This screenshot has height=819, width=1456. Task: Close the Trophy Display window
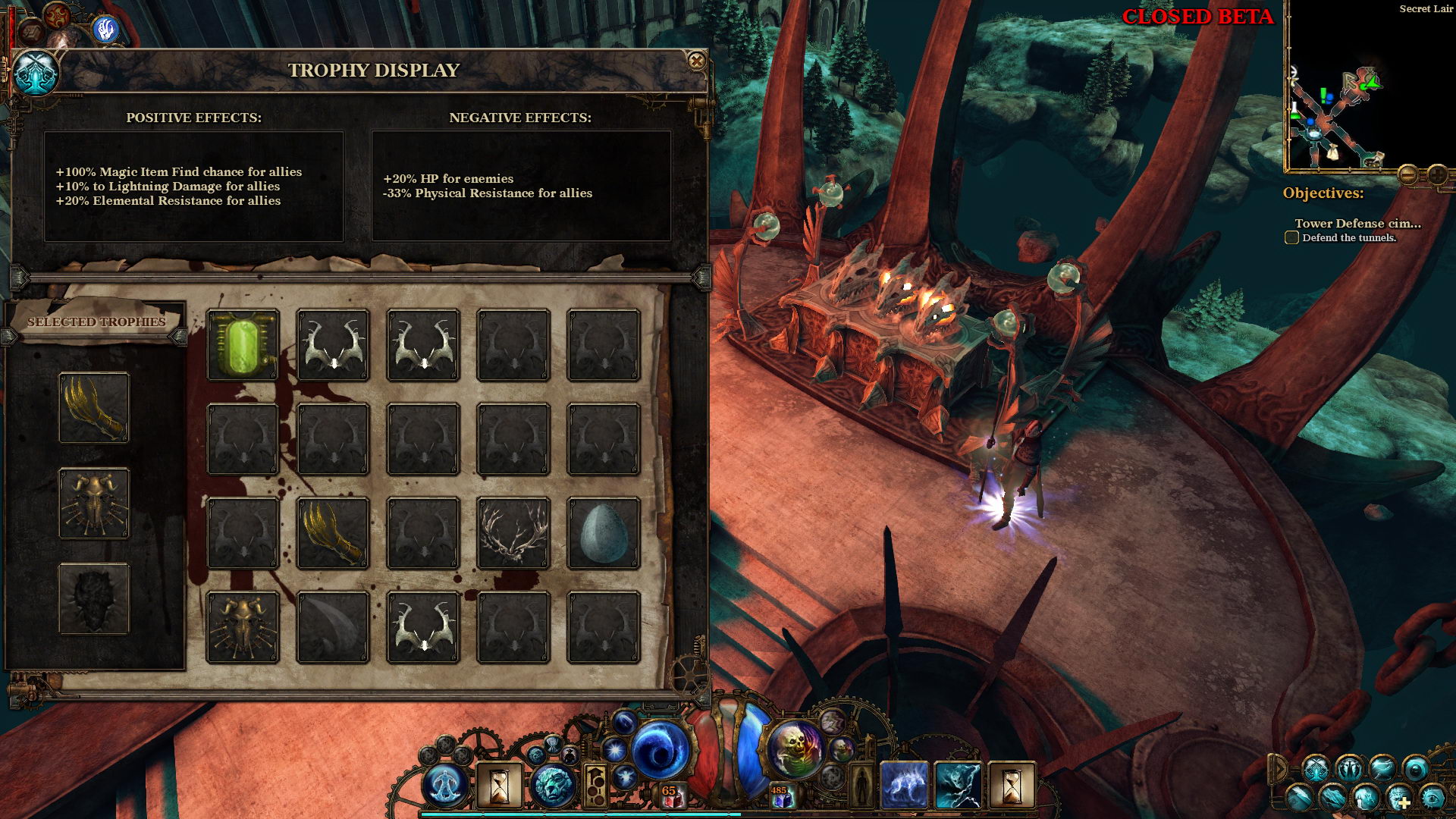(x=696, y=61)
